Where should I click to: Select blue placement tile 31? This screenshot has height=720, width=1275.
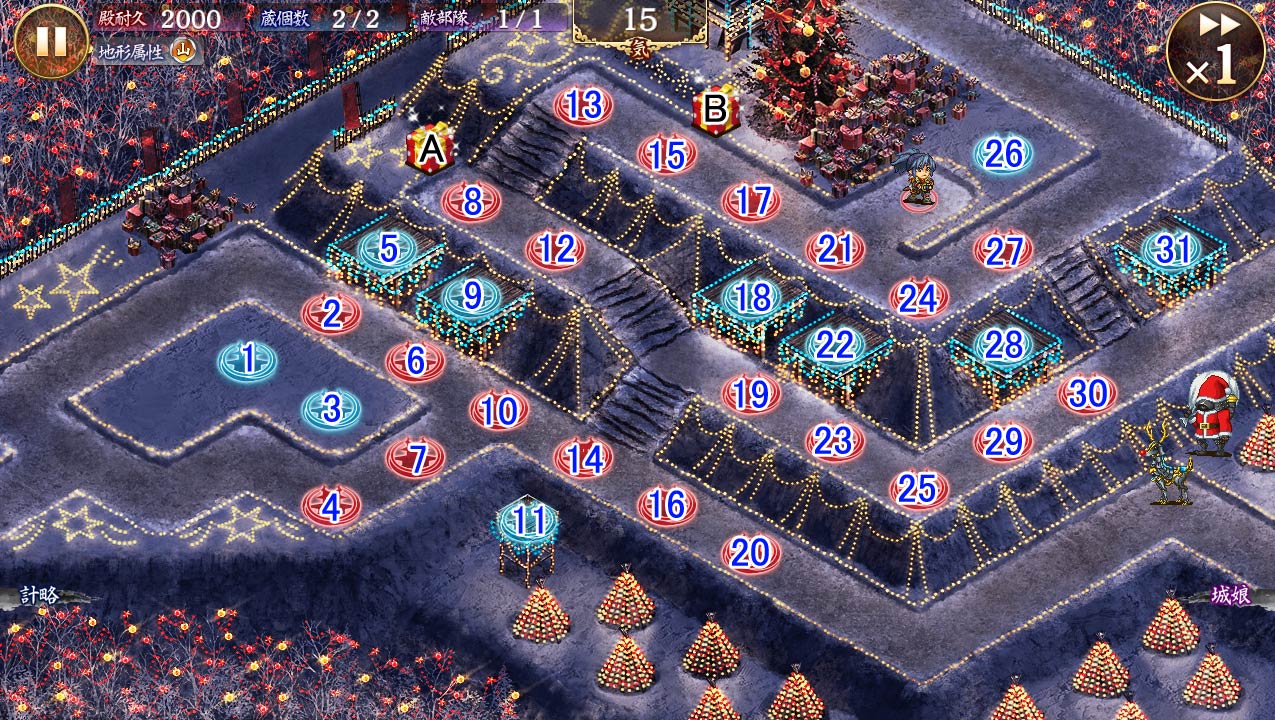(1171, 249)
